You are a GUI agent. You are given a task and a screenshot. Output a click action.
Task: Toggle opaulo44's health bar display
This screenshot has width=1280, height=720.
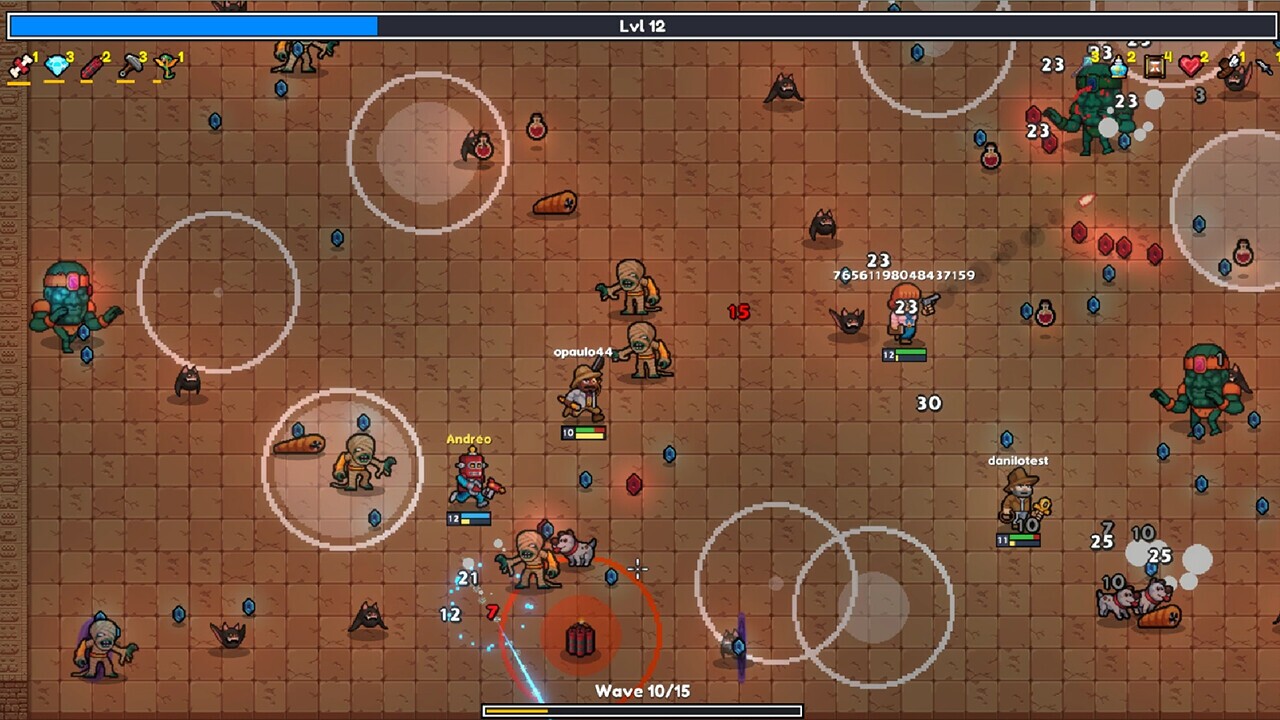[583, 433]
